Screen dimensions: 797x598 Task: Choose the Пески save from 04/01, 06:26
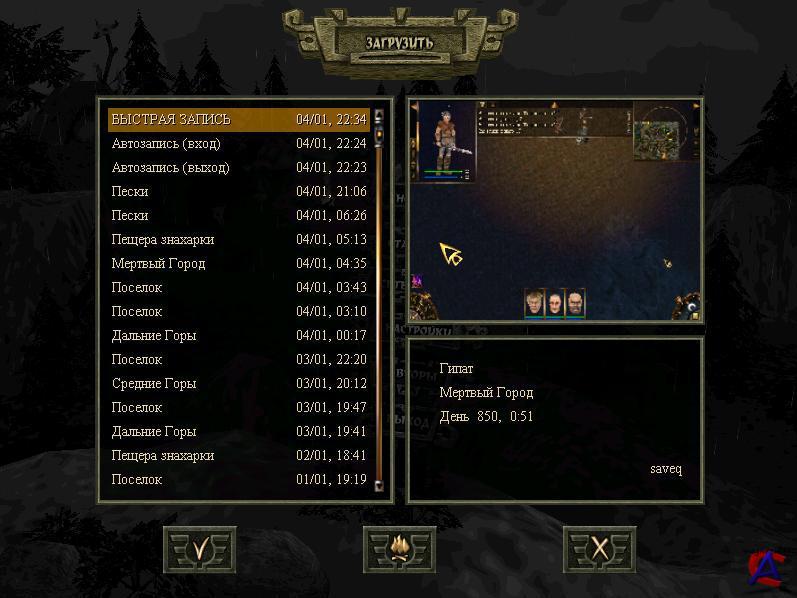tap(238, 216)
